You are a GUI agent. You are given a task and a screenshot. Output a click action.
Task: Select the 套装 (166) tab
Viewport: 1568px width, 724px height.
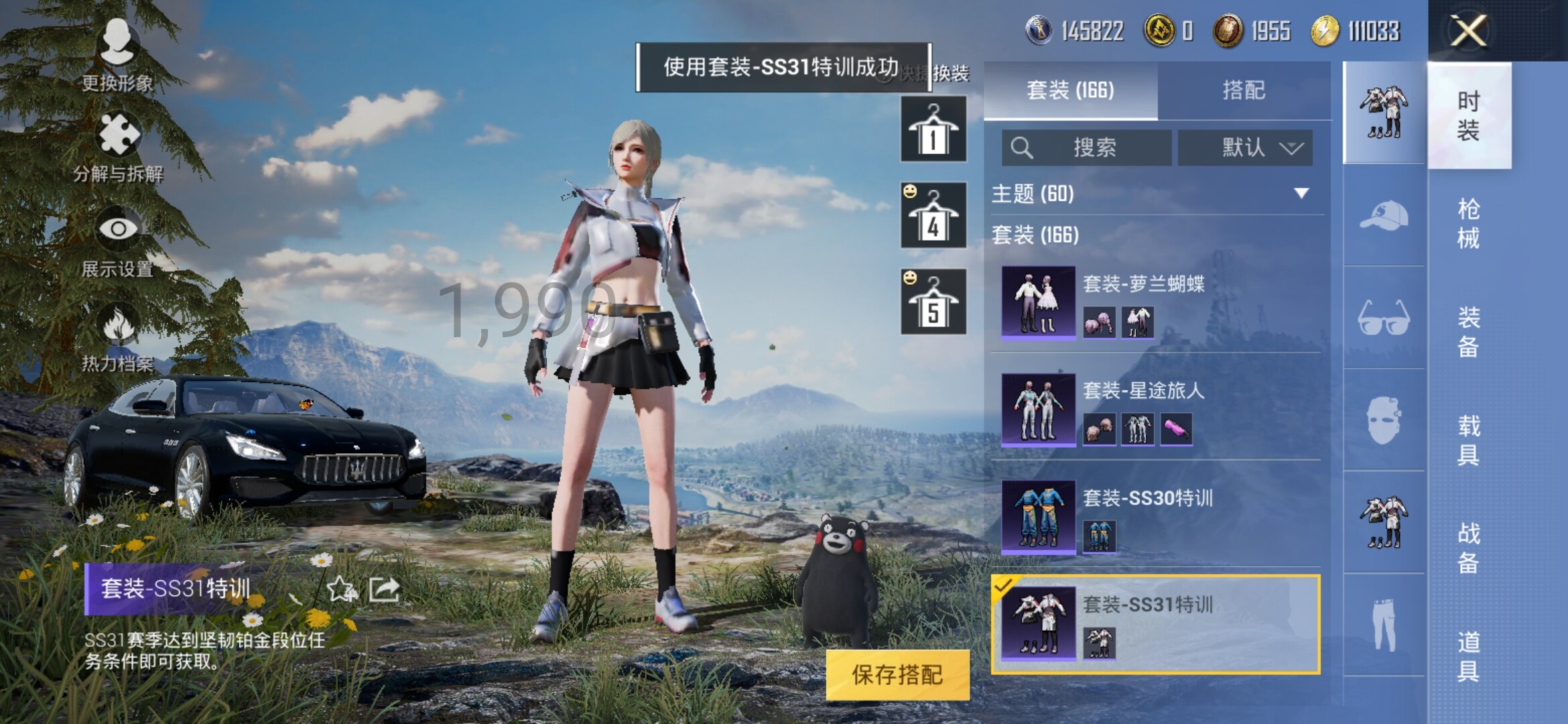point(1070,90)
